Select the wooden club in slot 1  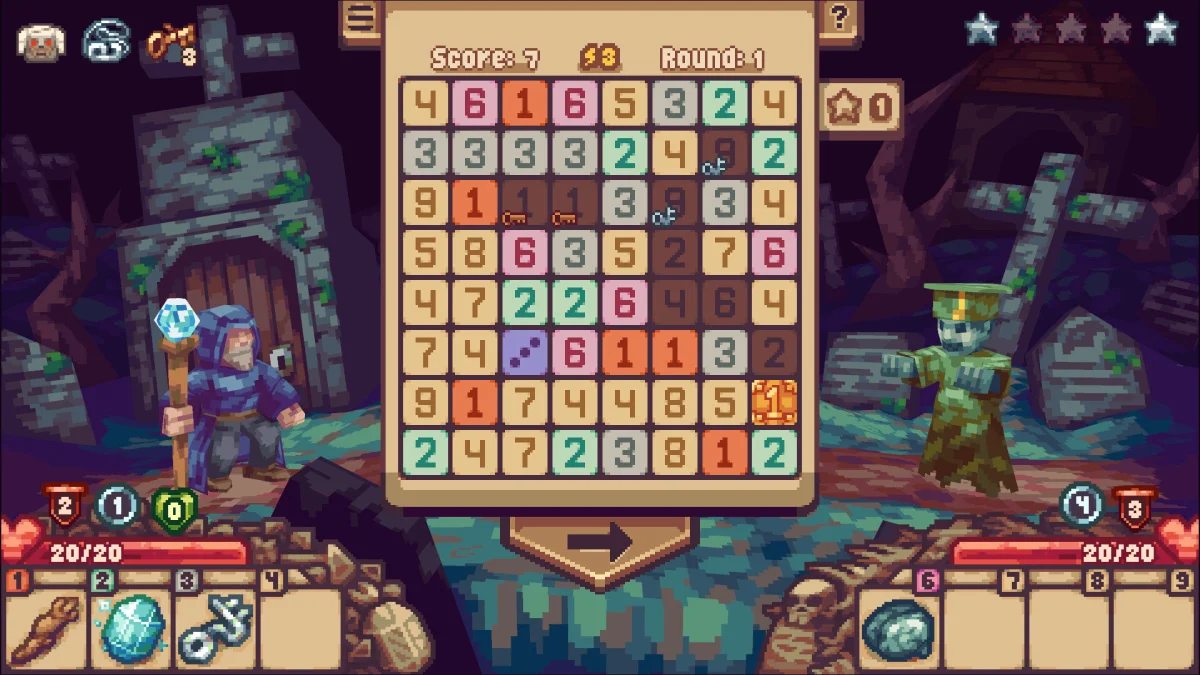pyautogui.click(x=47, y=627)
